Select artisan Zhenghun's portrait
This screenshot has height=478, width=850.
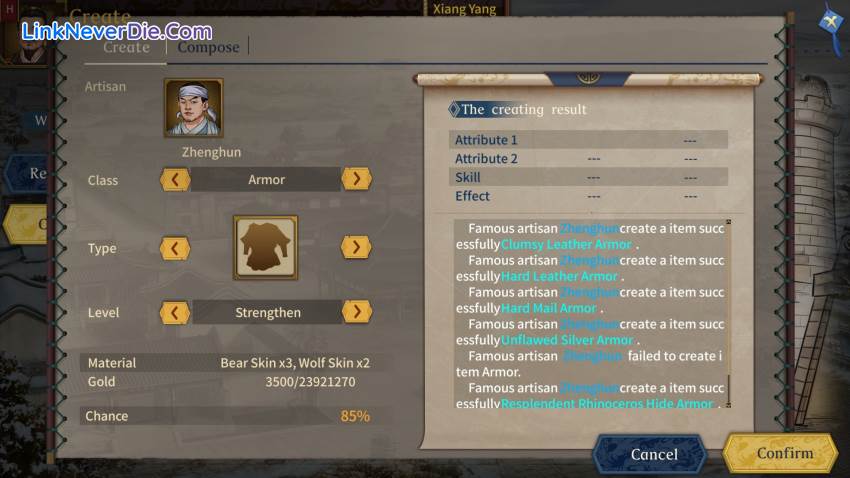pos(193,108)
